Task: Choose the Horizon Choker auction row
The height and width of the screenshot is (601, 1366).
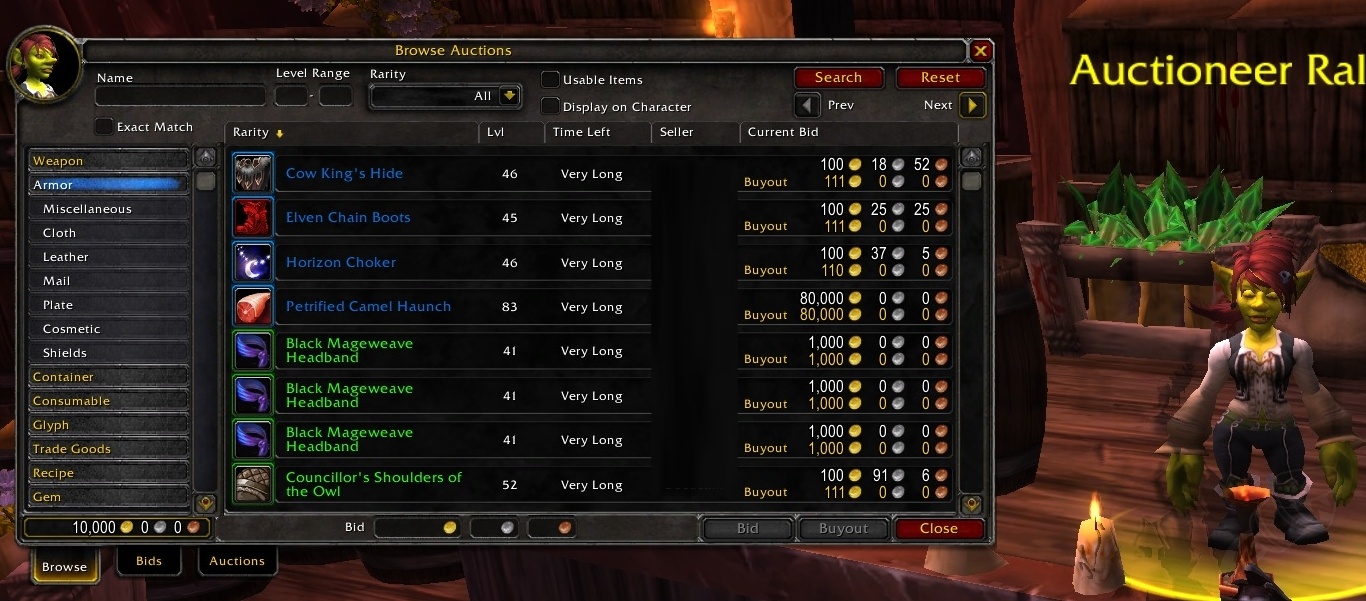Action: [341, 263]
